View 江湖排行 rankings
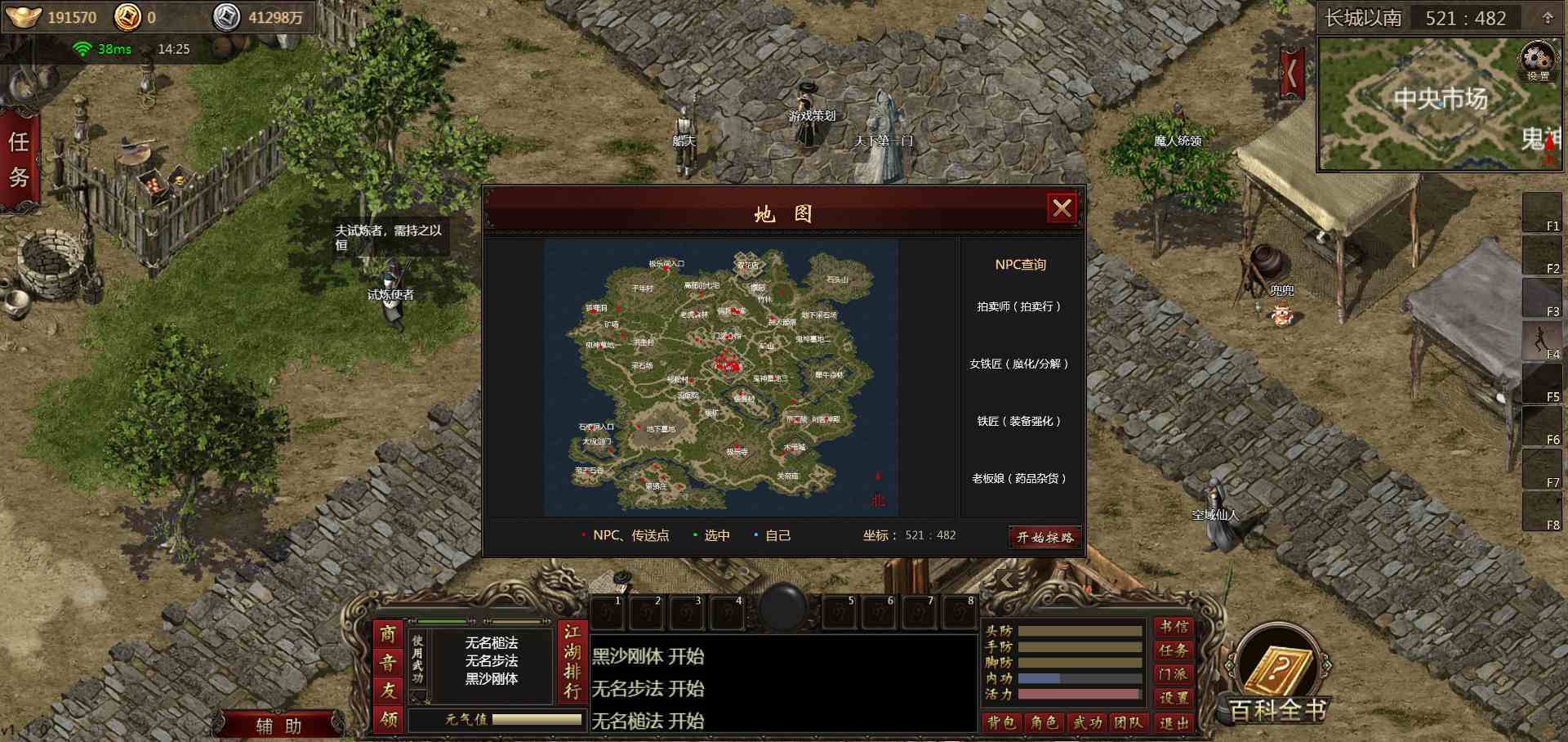1568x742 pixels. [572, 662]
